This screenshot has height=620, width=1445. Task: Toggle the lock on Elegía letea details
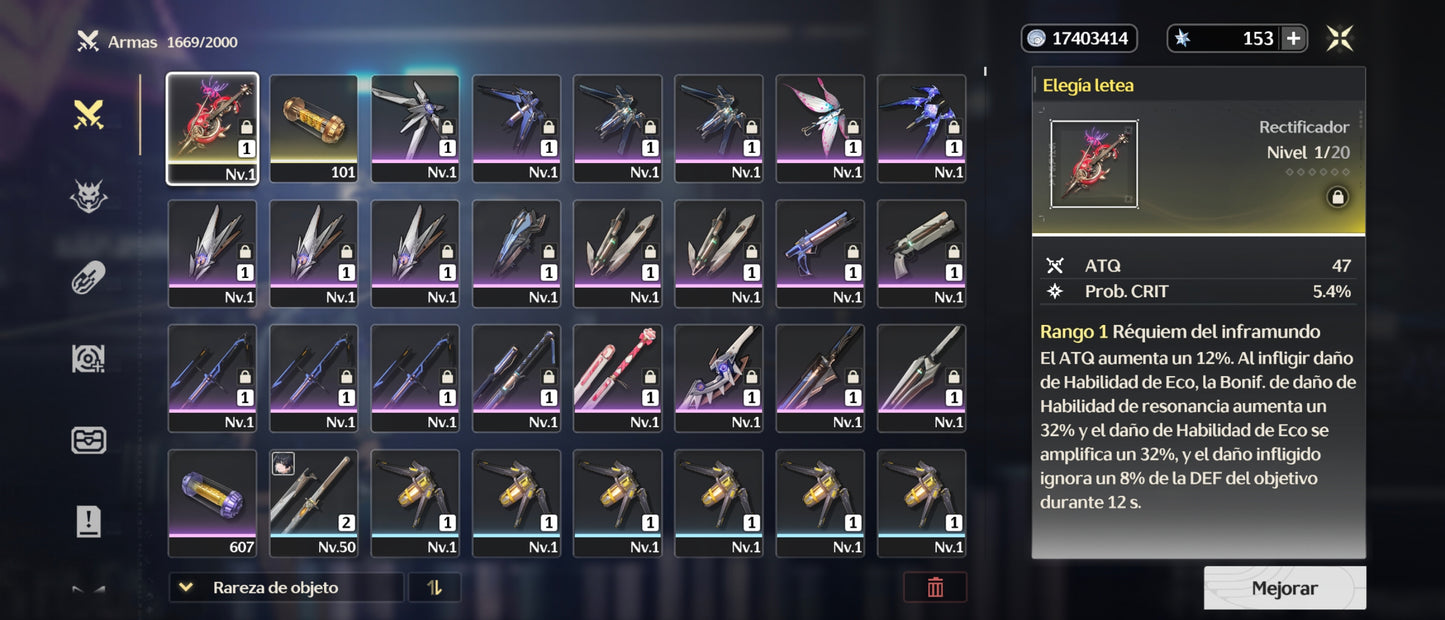[x=1336, y=197]
